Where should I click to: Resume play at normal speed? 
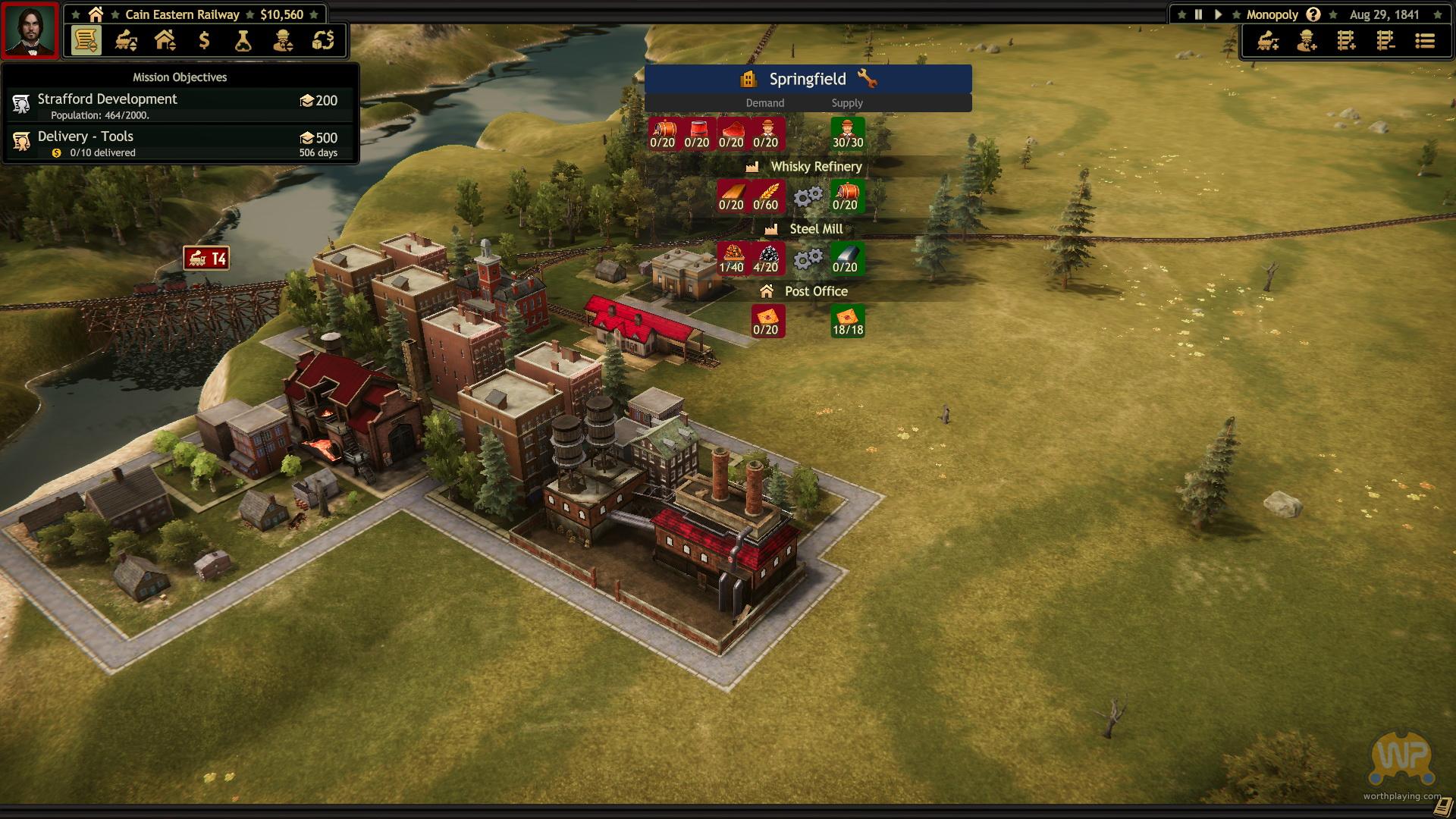coord(1218,14)
